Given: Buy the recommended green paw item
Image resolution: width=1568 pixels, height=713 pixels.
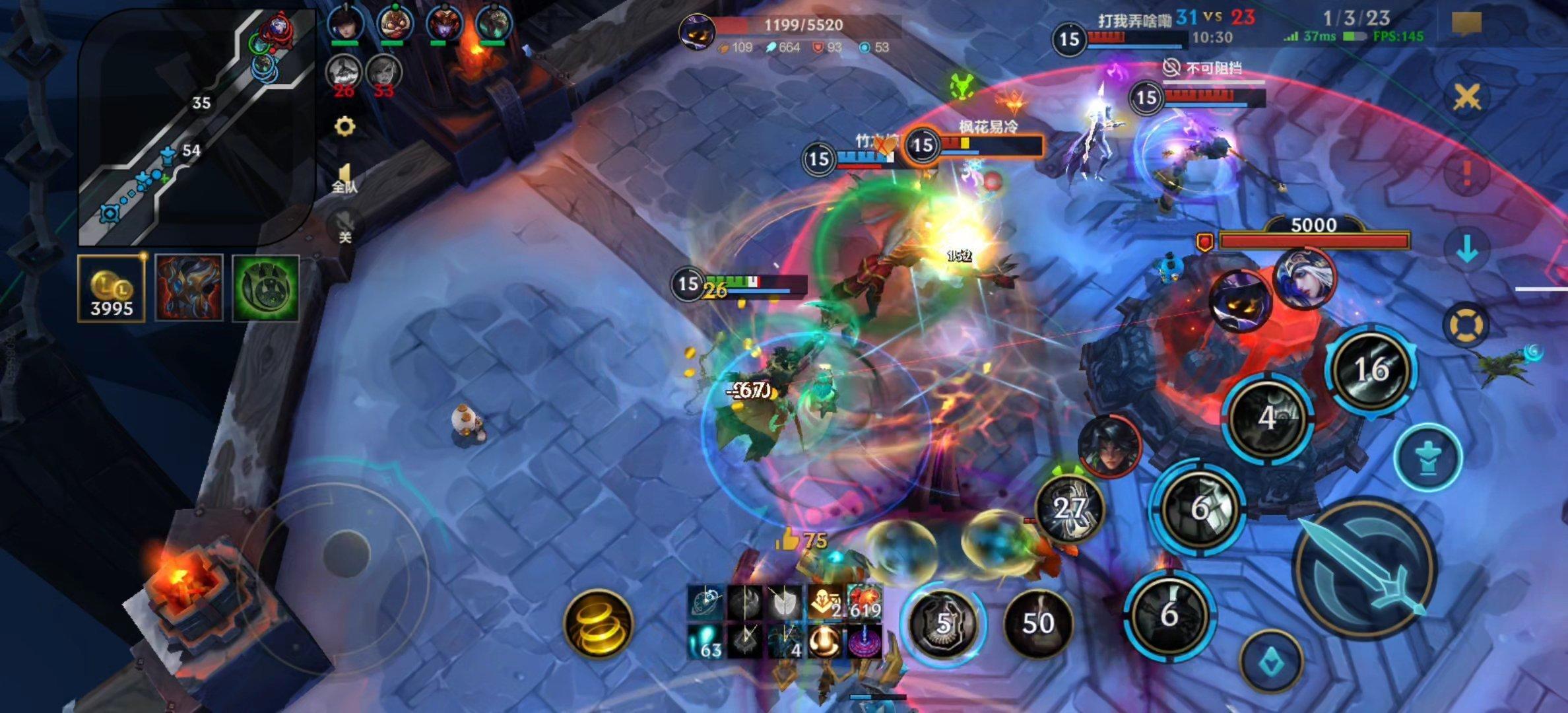Looking at the screenshot, I should coord(266,288).
